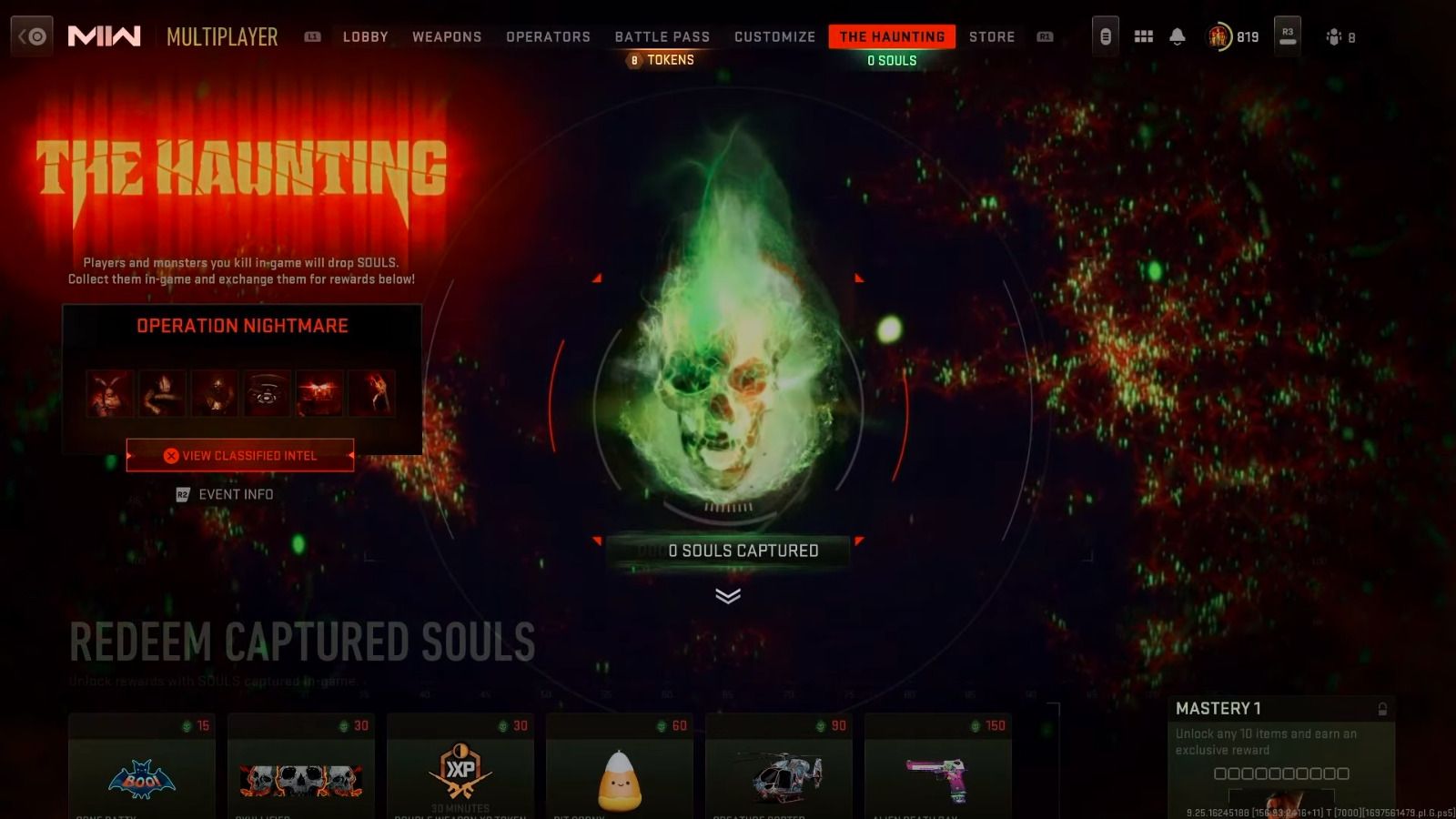This screenshot has width=1456, height=819.
Task: Select the Weapons menu item
Action: 447,37
